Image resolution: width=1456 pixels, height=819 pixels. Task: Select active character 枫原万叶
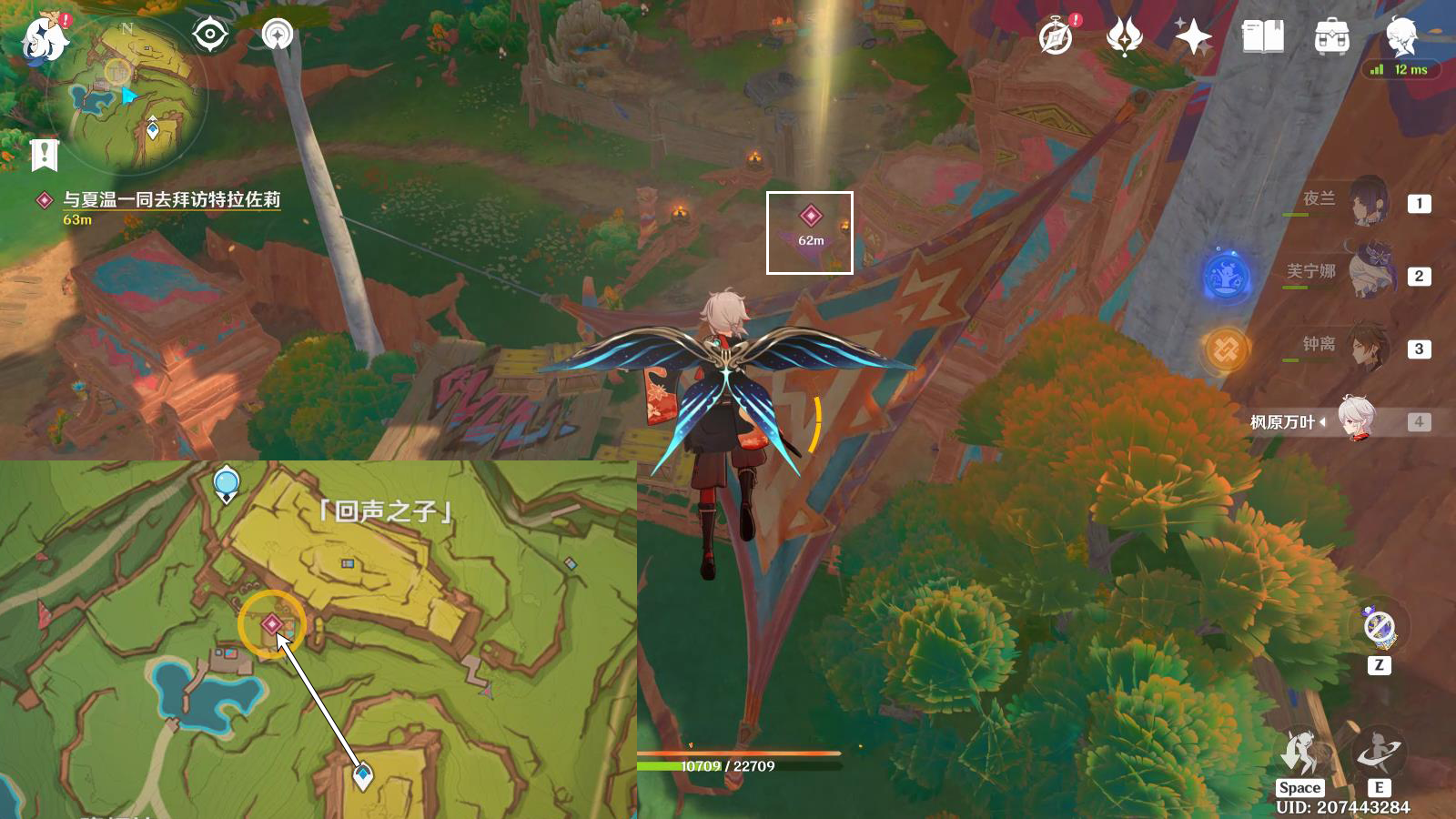[1356, 420]
